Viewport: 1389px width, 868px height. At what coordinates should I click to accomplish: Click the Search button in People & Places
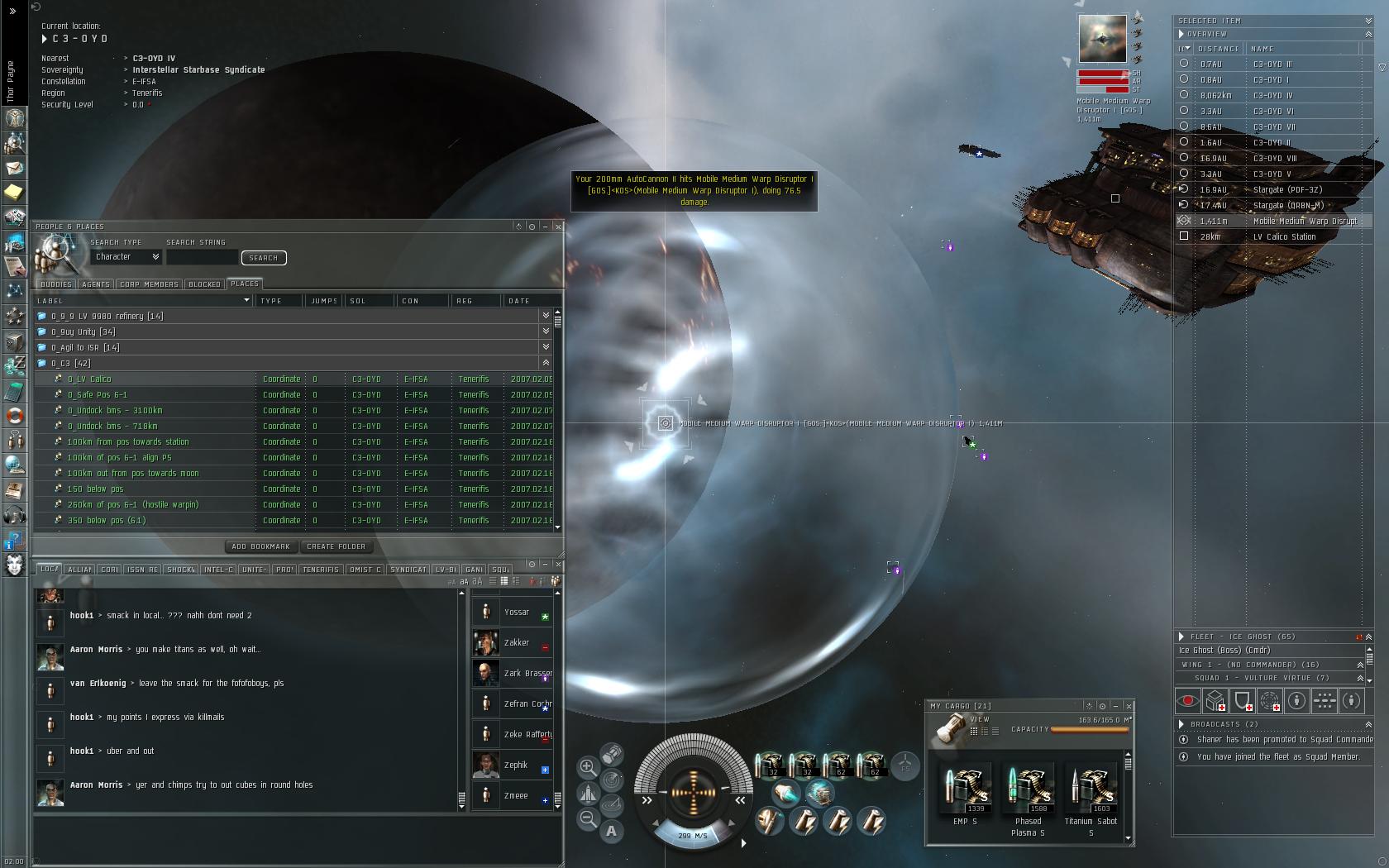(x=264, y=258)
